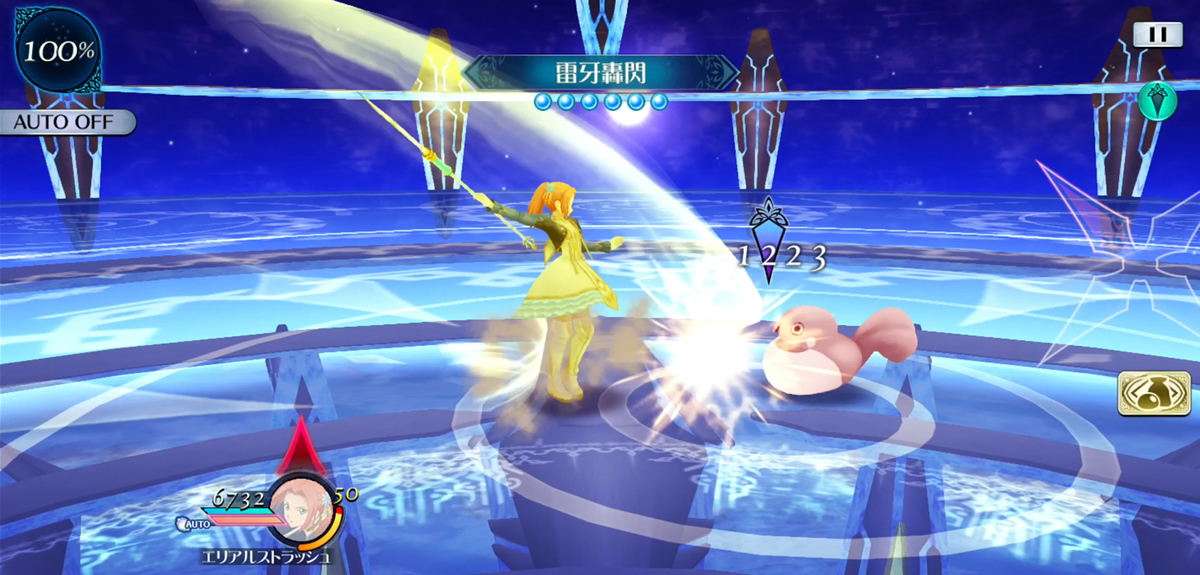
Task: Select the pink-haired character portrait
Action: (x=301, y=507)
